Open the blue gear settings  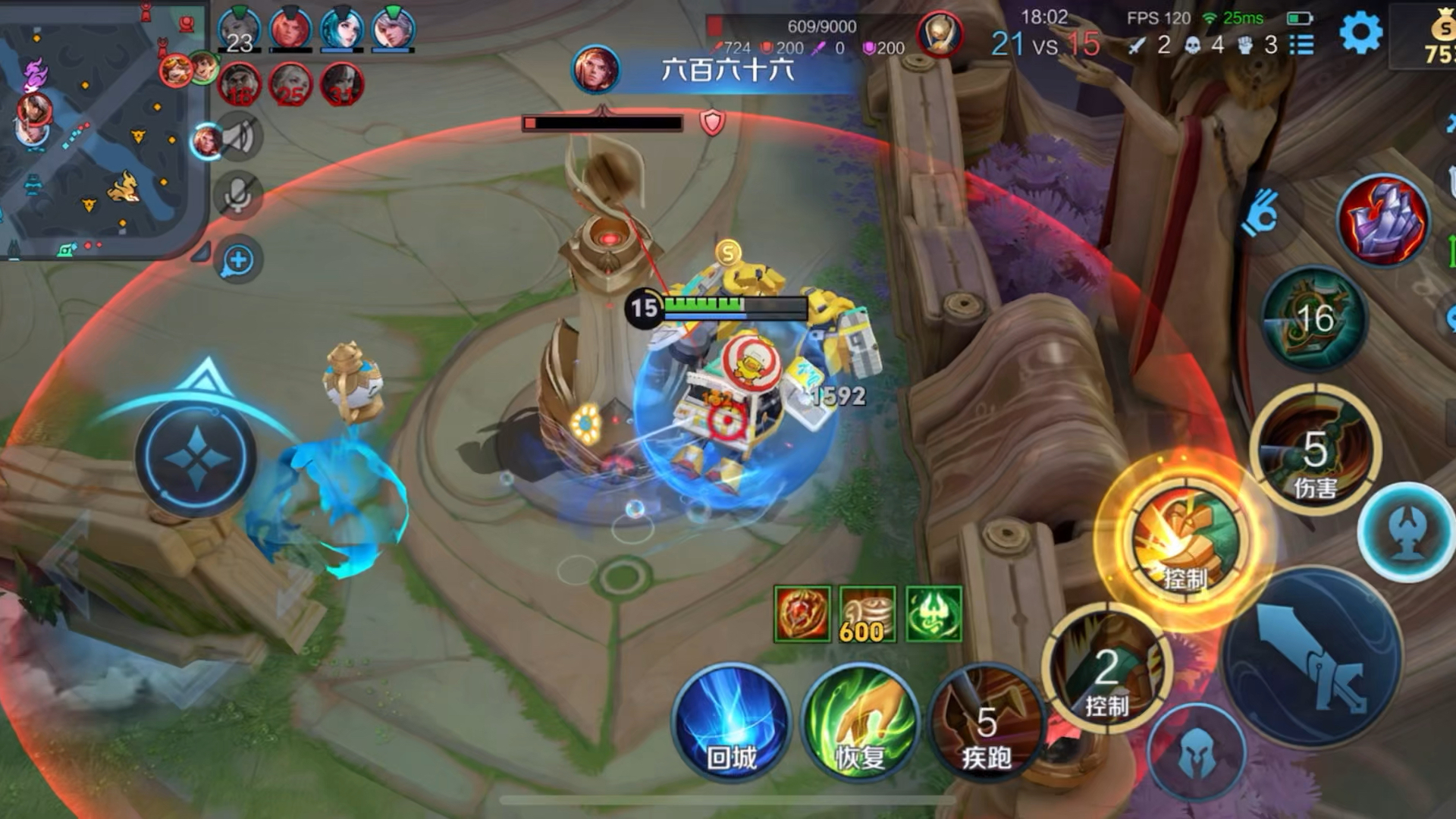click(1360, 33)
